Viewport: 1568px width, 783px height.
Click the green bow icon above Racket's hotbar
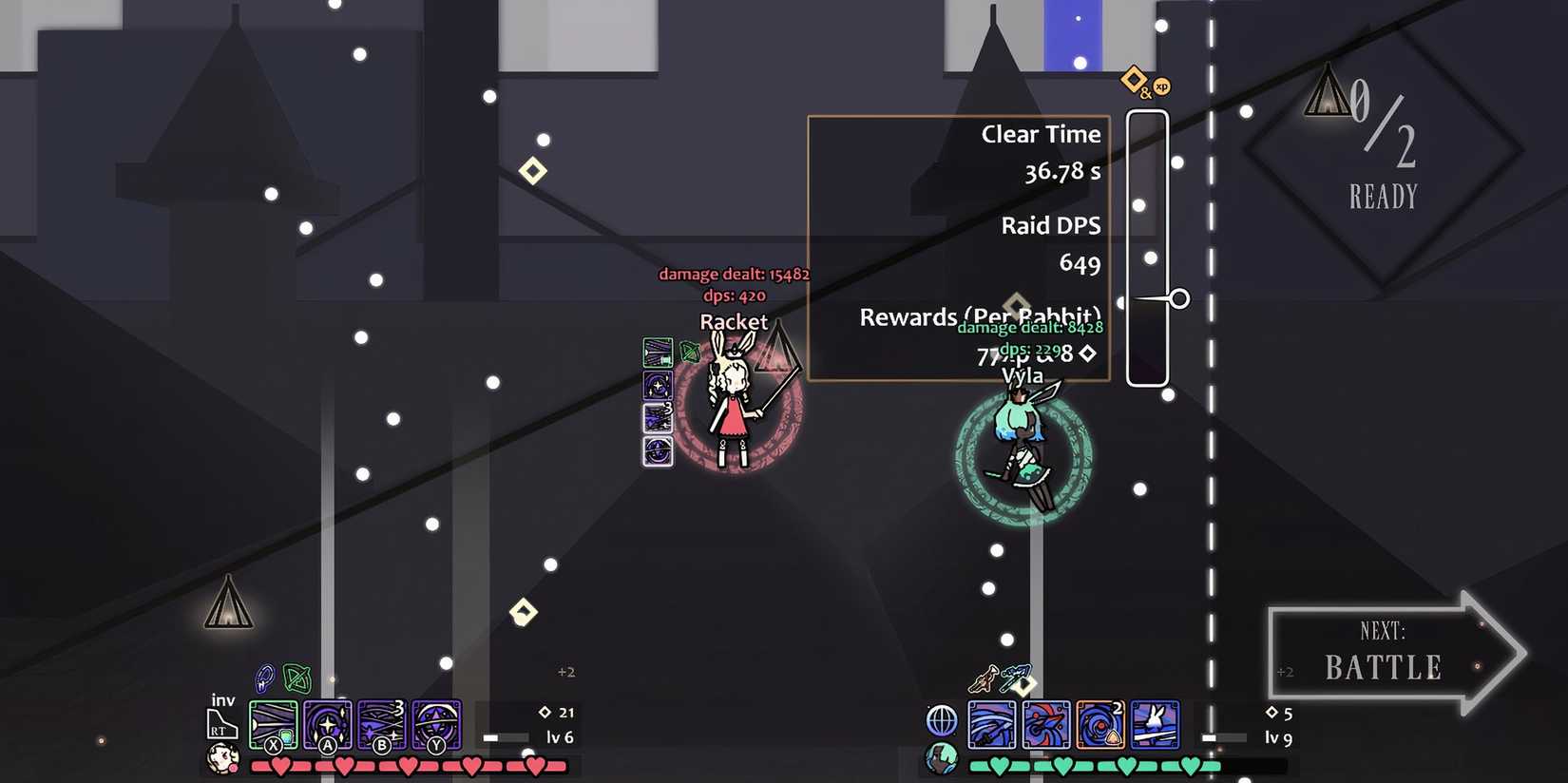[296, 678]
